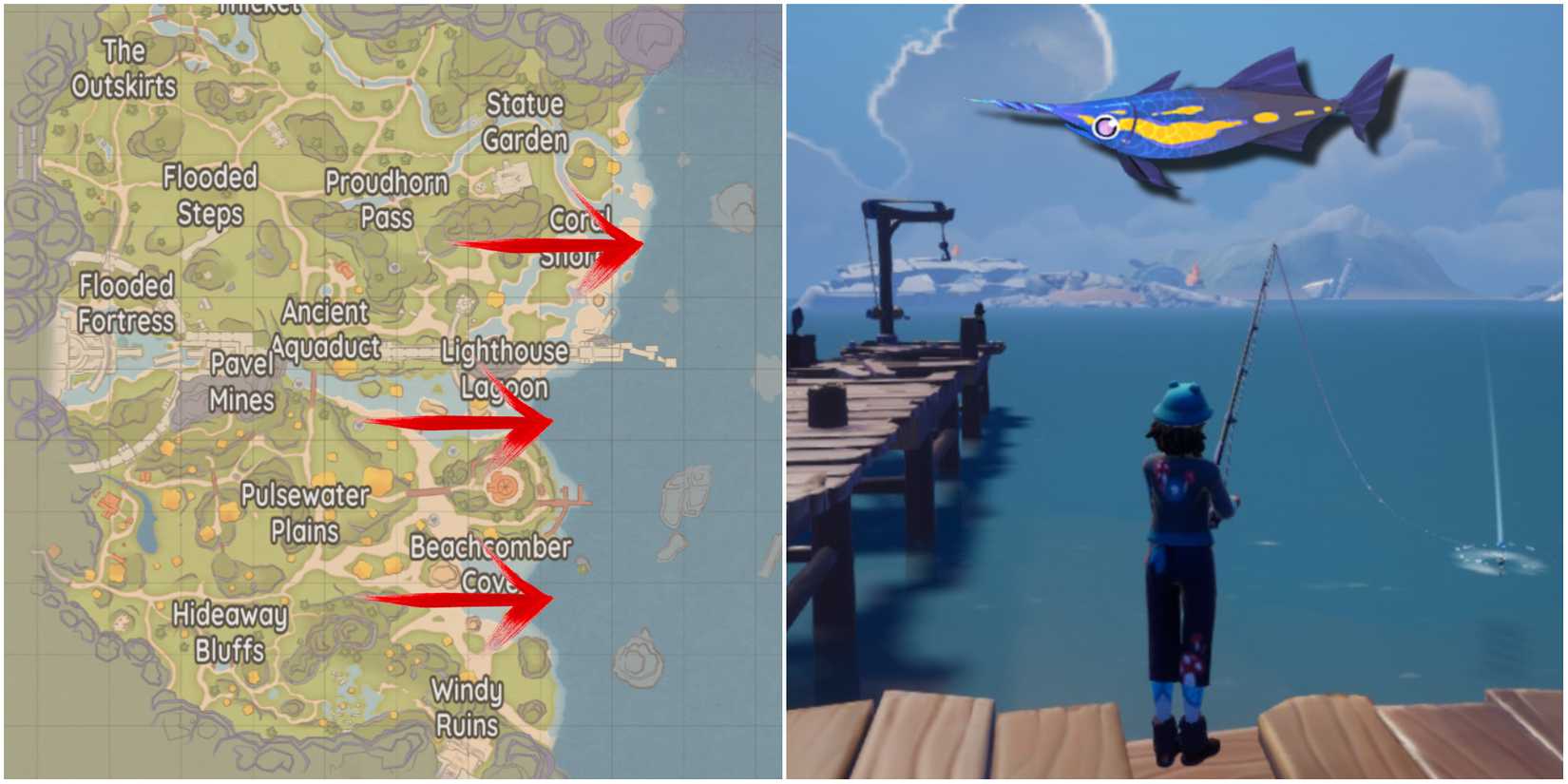Screen dimensions: 1568x784
Task: Toggle the Statue Garden map marker
Action: (524, 122)
